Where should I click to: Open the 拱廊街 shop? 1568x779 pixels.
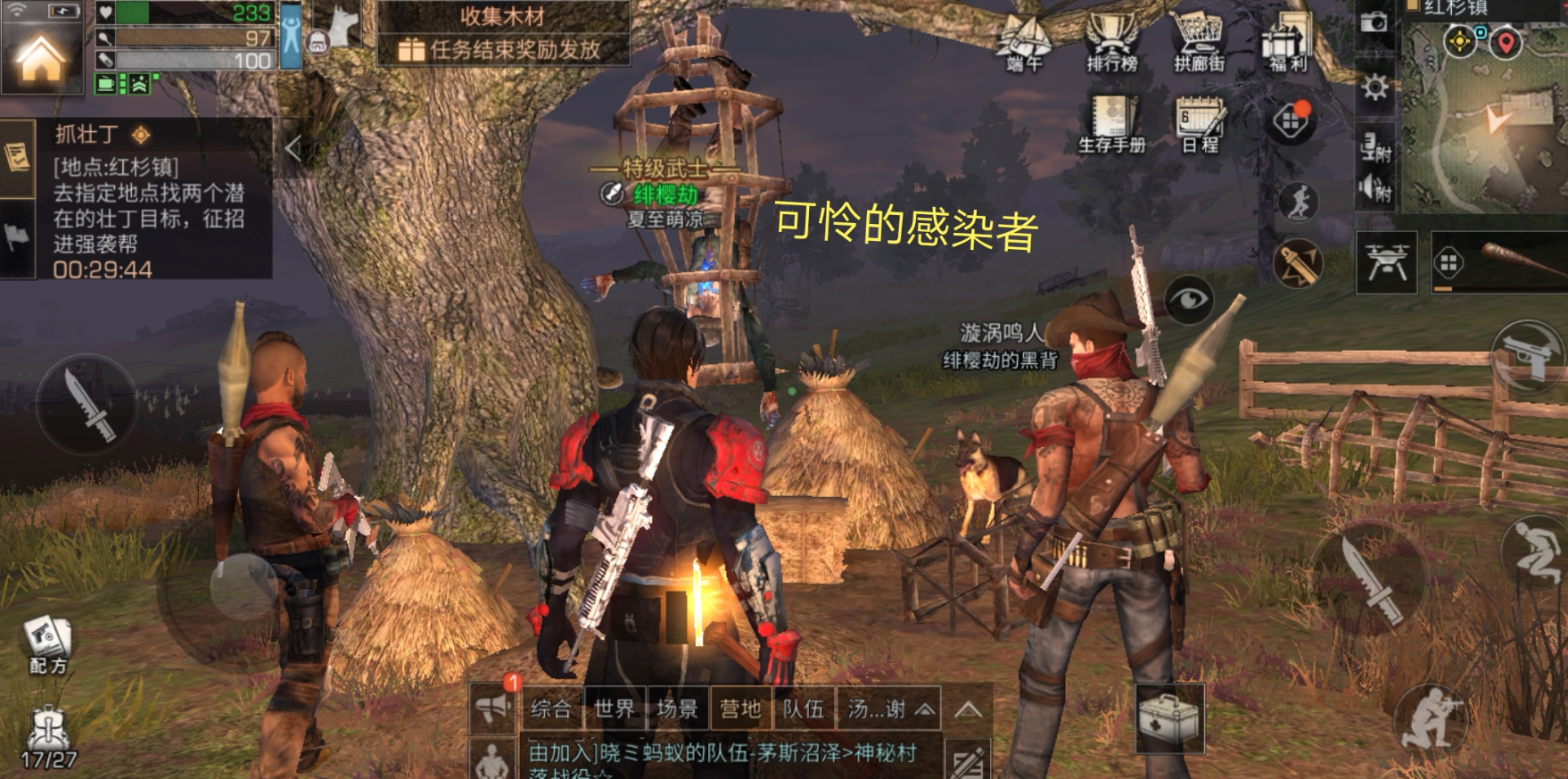1199,43
